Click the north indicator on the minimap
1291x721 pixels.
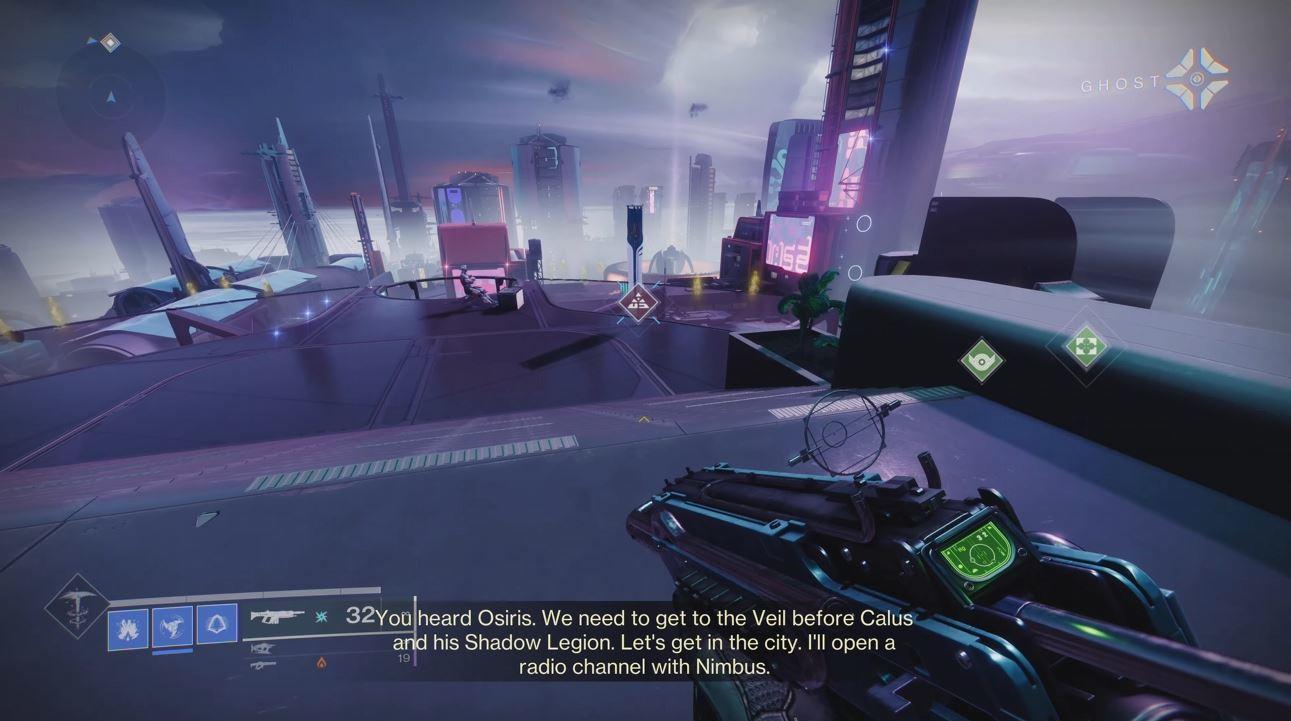click(110, 41)
